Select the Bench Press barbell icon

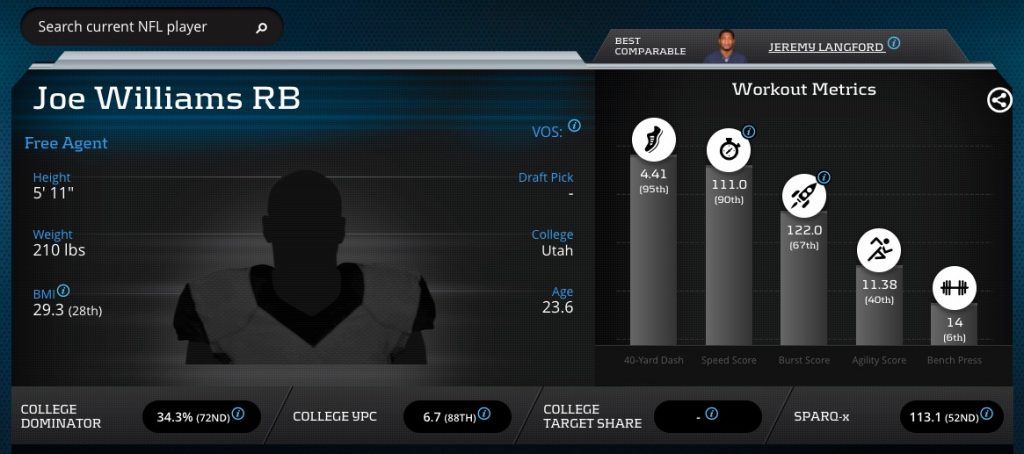(955, 289)
